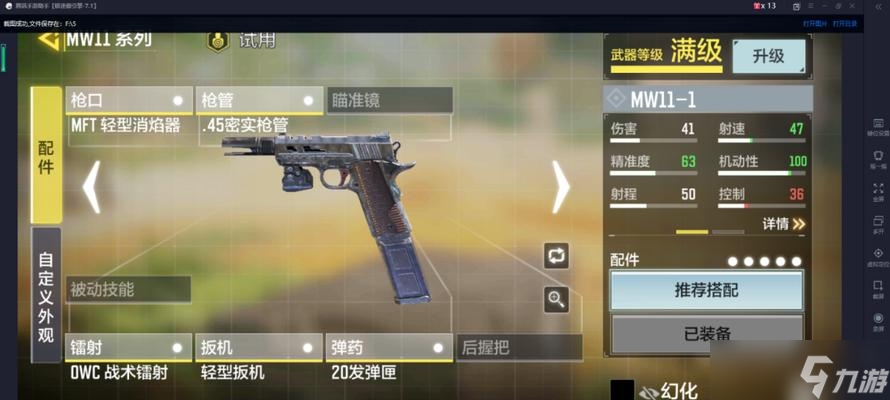Rotate the weapon with the swap icon
Image resolution: width=890 pixels, height=400 pixels.
[556, 256]
